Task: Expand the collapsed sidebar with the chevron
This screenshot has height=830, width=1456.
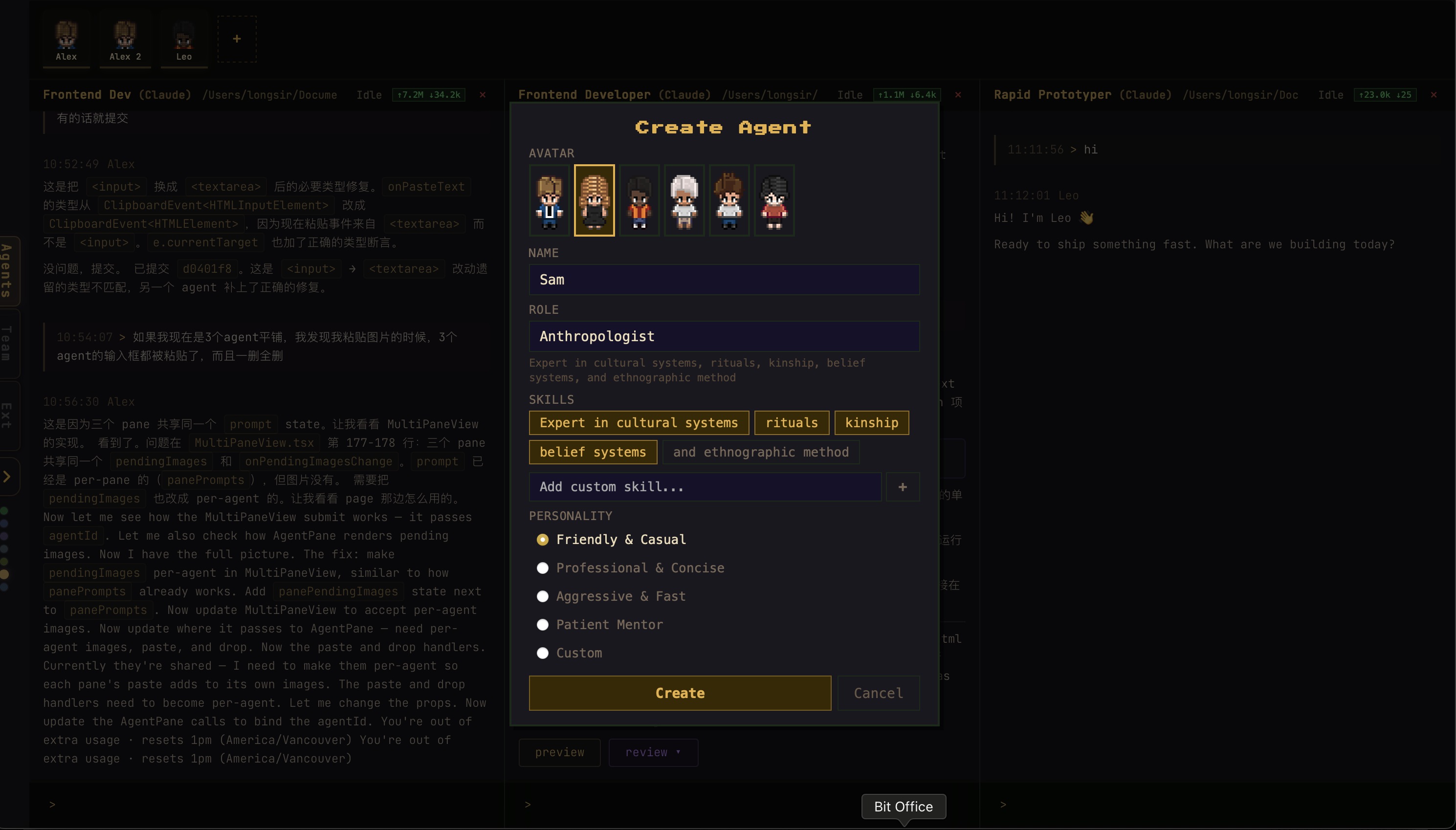Action: point(7,476)
